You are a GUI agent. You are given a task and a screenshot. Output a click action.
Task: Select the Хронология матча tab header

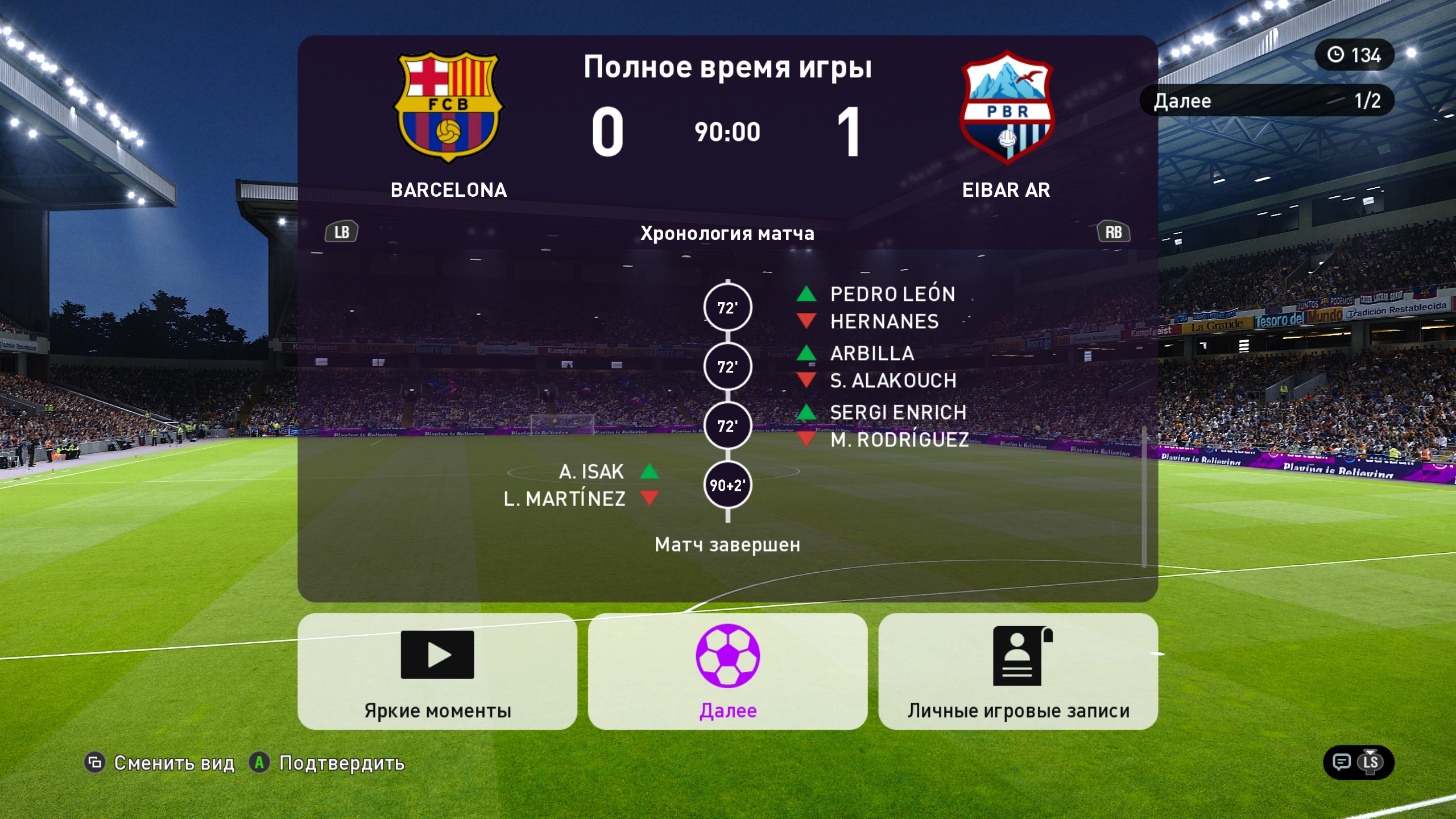727,233
